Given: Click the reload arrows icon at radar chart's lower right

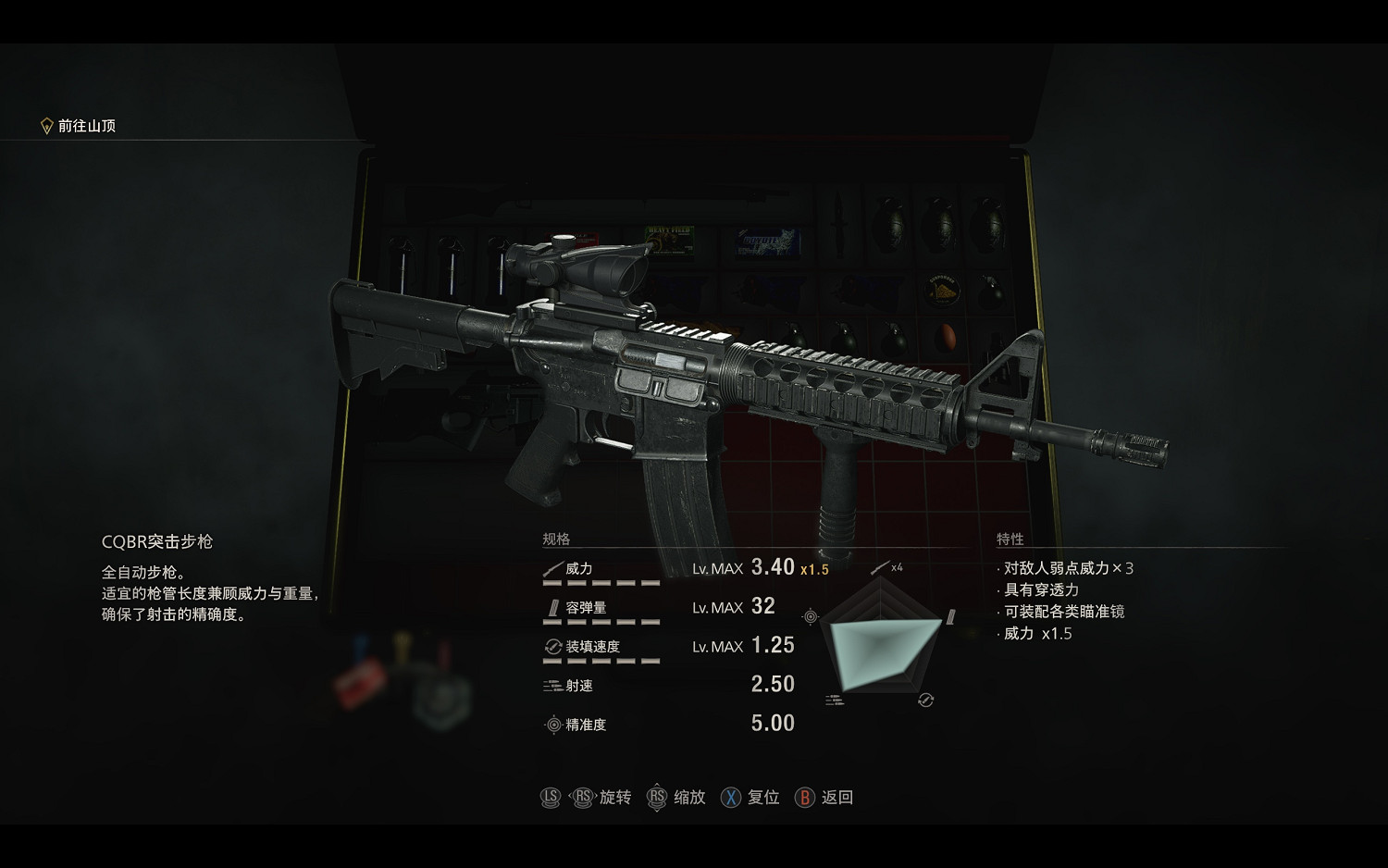Looking at the screenshot, I should pyautogui.click(x=924, y=699).
